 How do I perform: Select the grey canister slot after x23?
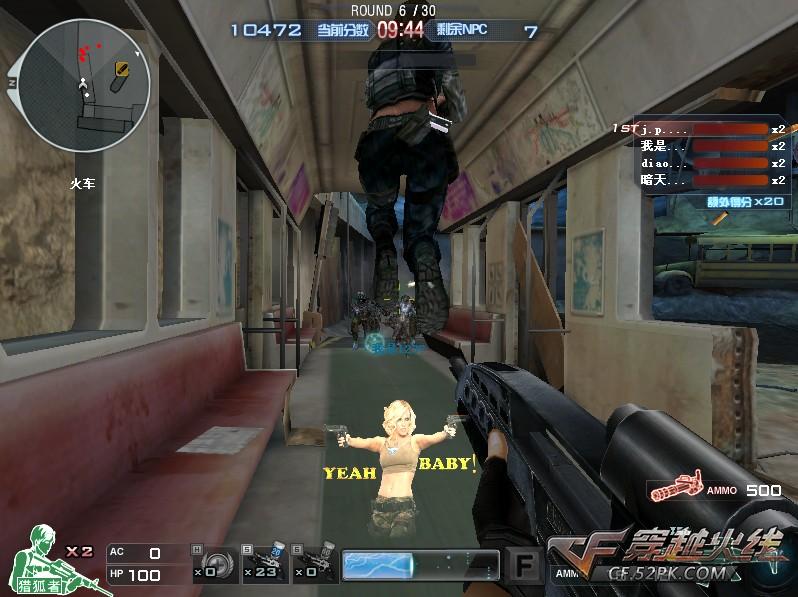click(315, 564)
